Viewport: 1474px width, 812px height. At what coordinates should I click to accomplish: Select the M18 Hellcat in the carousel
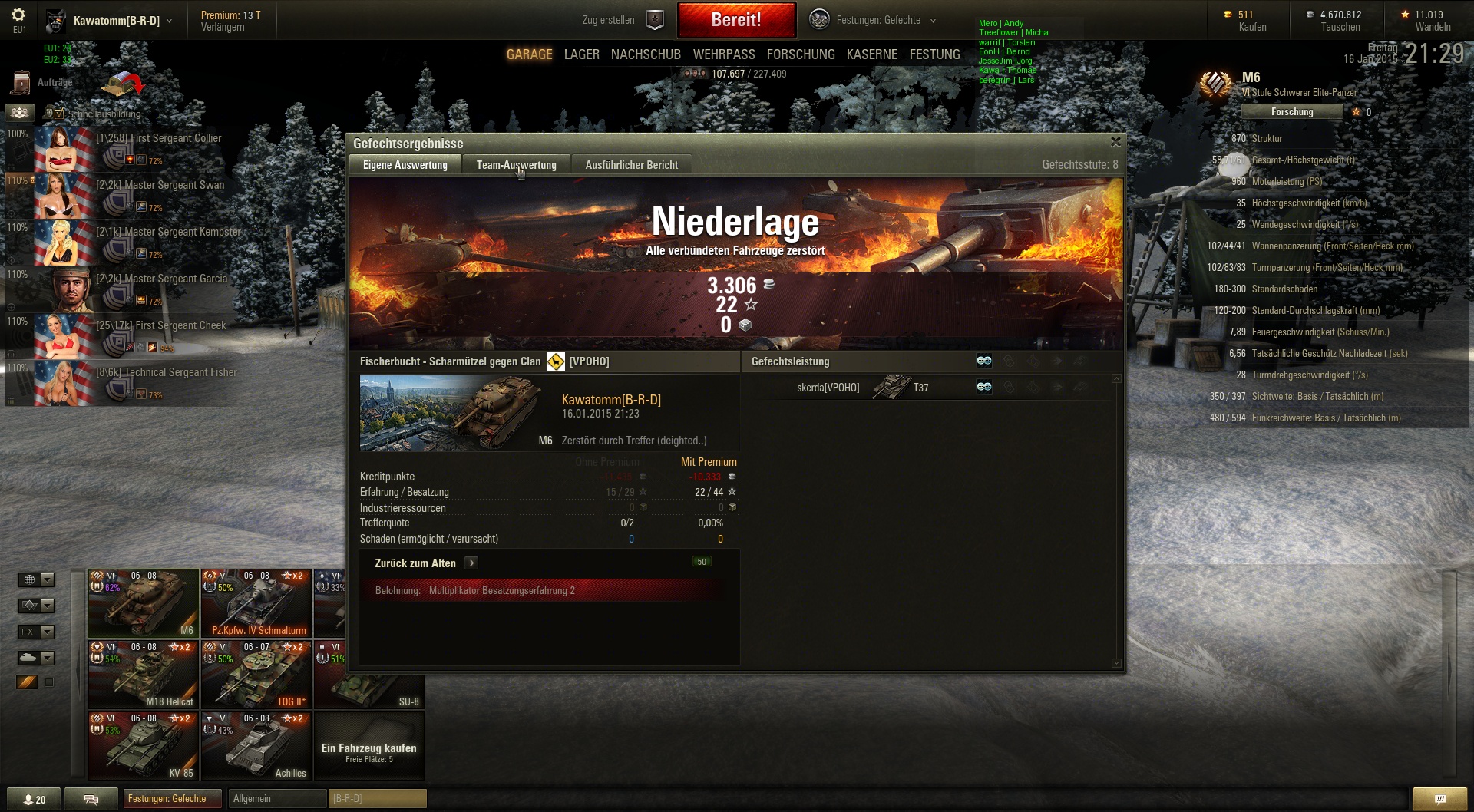click(143, 675)
